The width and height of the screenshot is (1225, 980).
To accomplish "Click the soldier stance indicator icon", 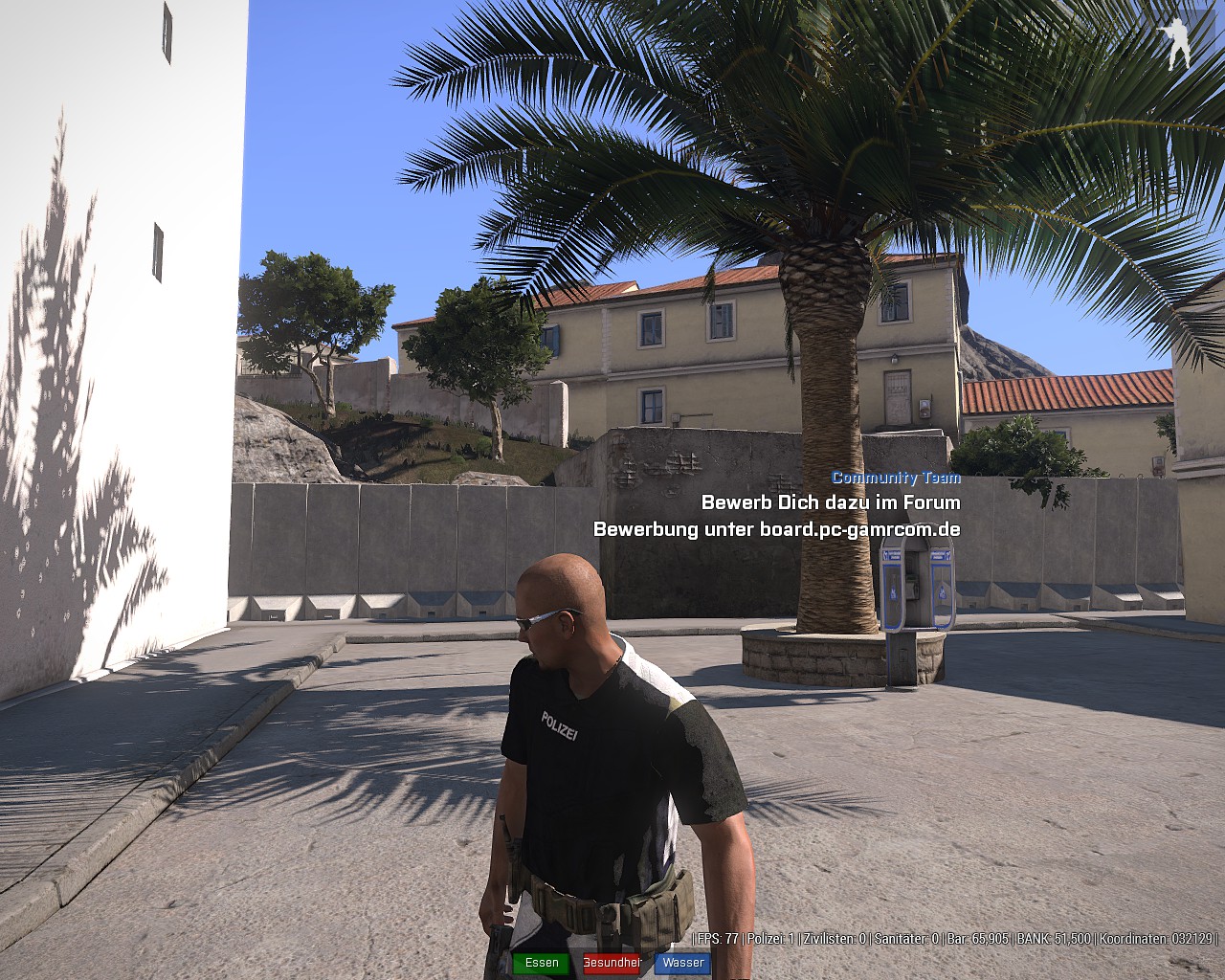I will coord(1175,43).
